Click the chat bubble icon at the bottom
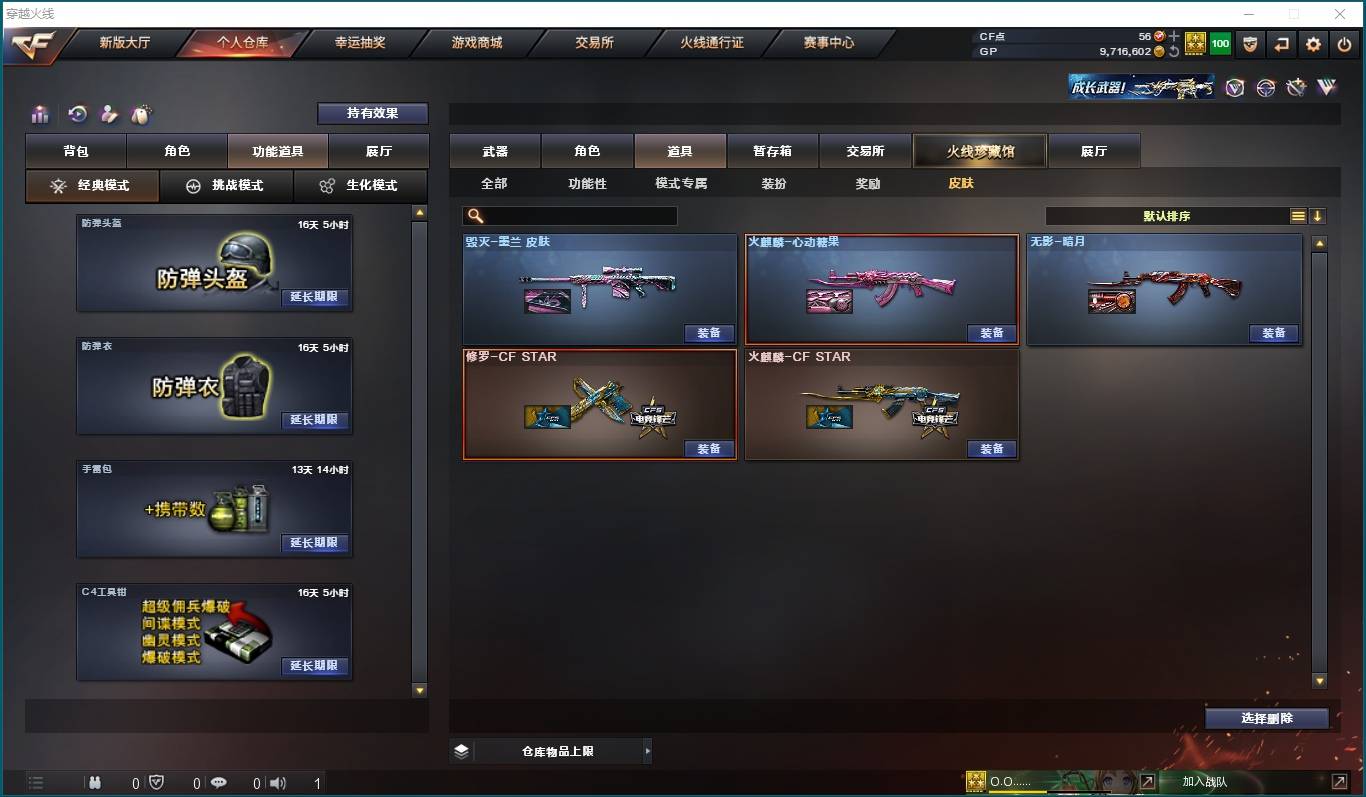 [218, 783]
